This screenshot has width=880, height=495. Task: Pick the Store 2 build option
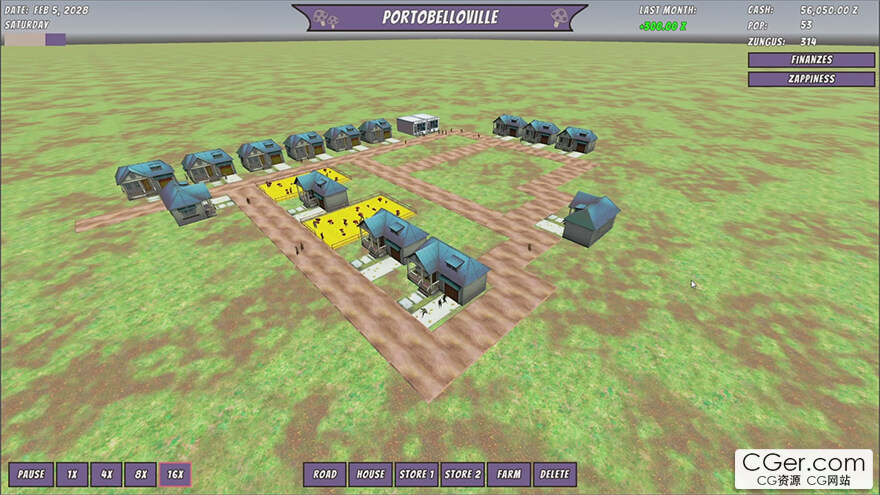pyautogui.click(x=463, y=474)
